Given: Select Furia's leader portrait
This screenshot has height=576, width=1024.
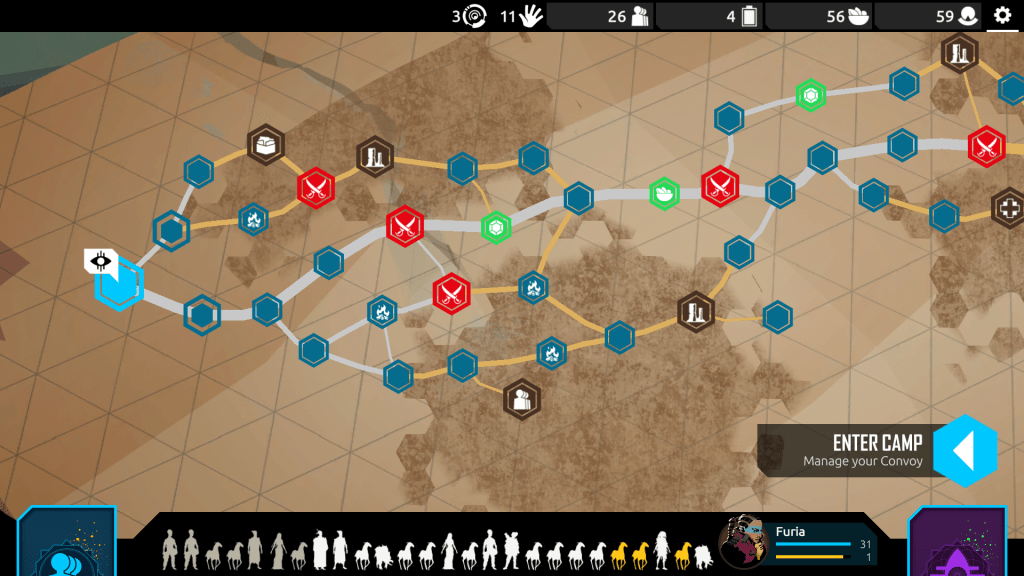Looking at the screenshot, I should click(x=744, y=542).
